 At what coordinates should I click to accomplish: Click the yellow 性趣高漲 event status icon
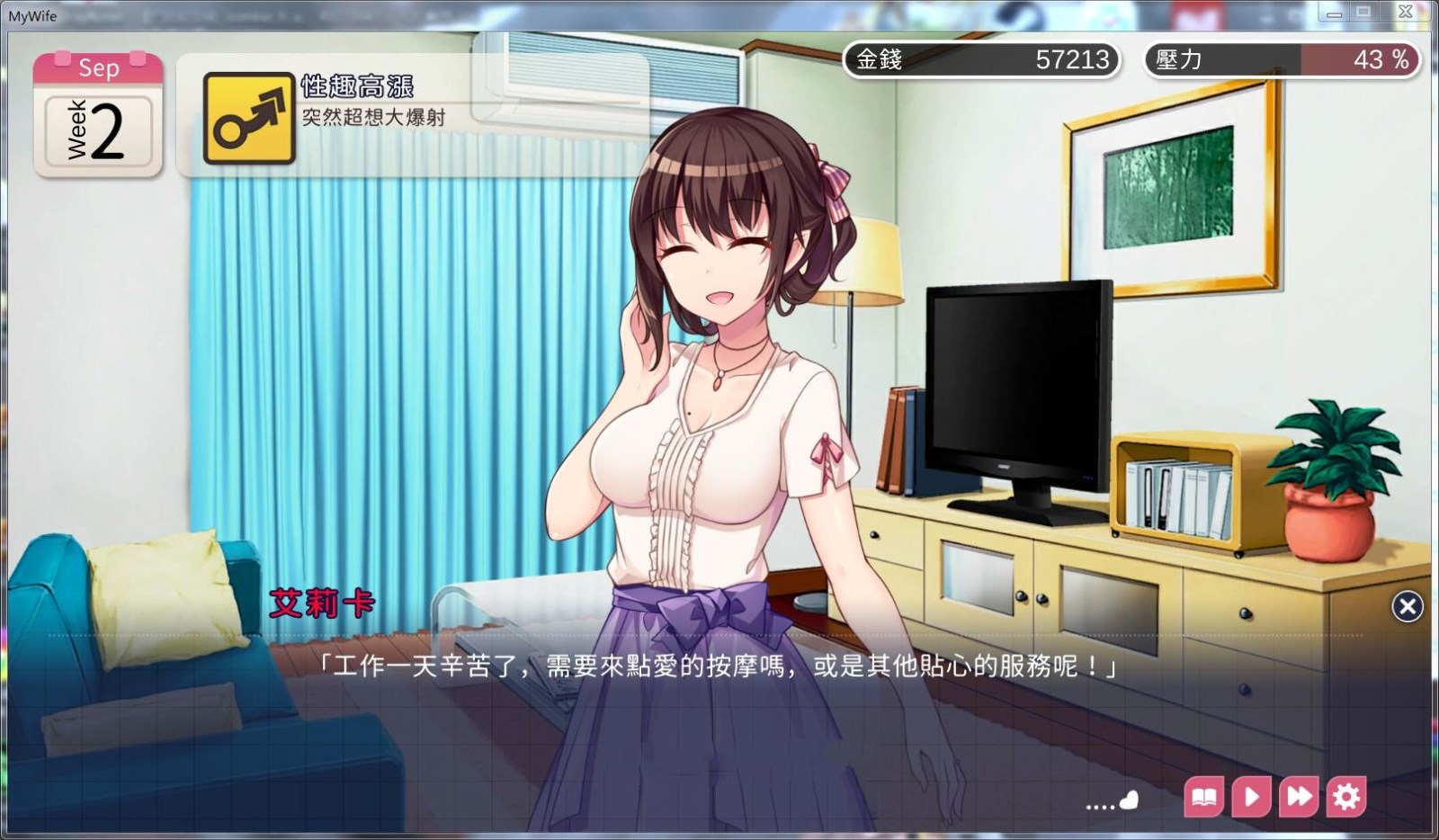[249, 118]
